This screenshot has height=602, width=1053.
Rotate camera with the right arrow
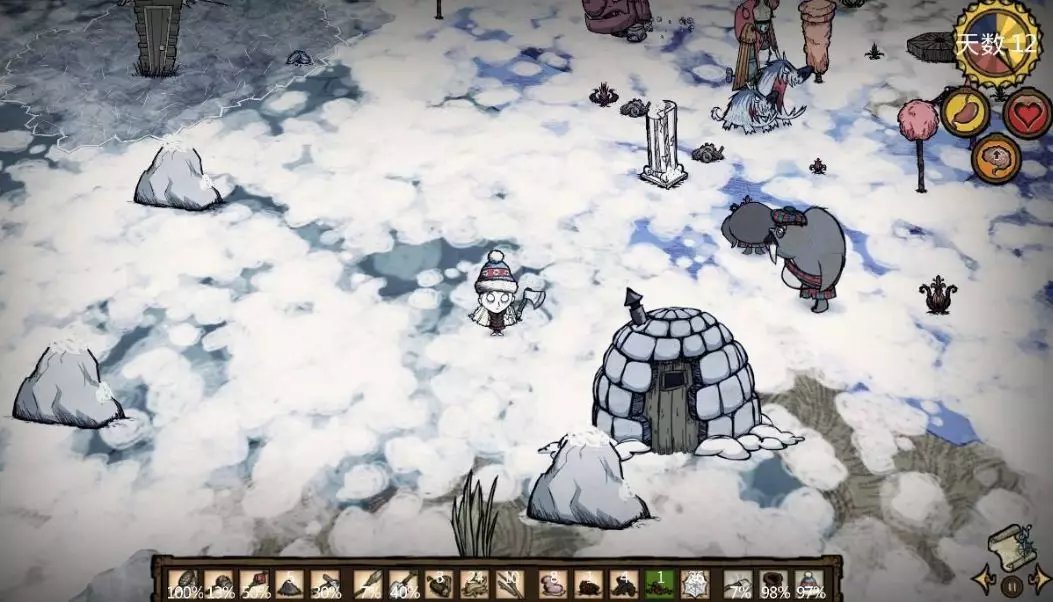[x=1039, y=579]
